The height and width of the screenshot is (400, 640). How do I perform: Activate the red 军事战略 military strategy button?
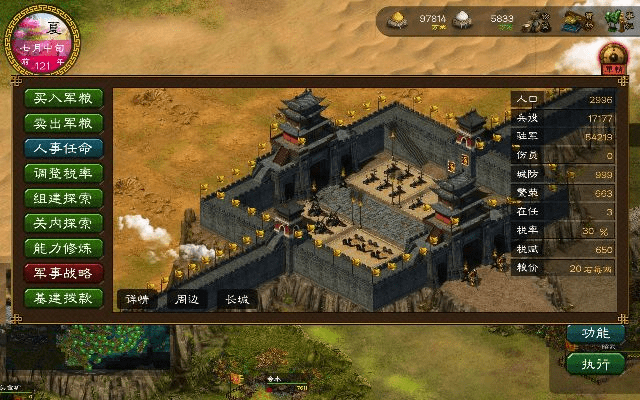coord(63,273)
